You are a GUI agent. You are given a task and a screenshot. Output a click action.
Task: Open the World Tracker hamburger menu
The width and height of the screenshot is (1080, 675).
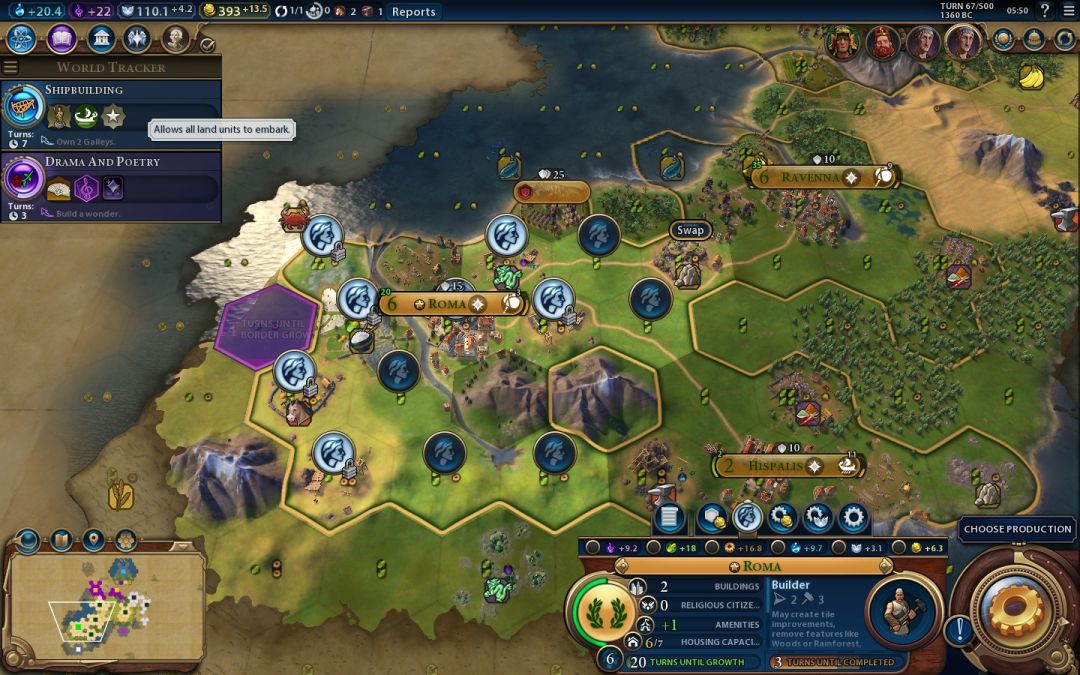click(11, 67)
